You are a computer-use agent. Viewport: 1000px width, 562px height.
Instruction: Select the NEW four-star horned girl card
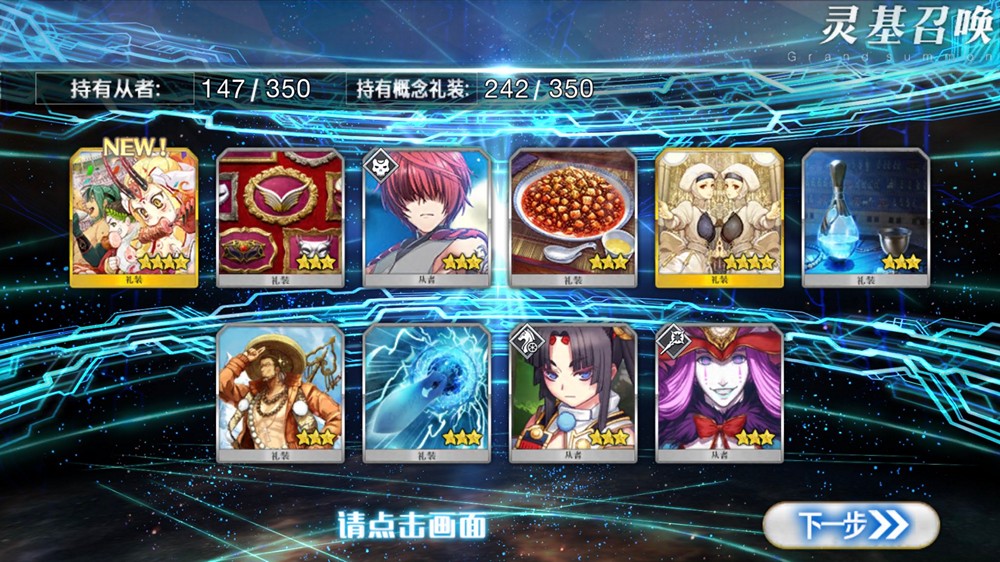tap(133, 217)
